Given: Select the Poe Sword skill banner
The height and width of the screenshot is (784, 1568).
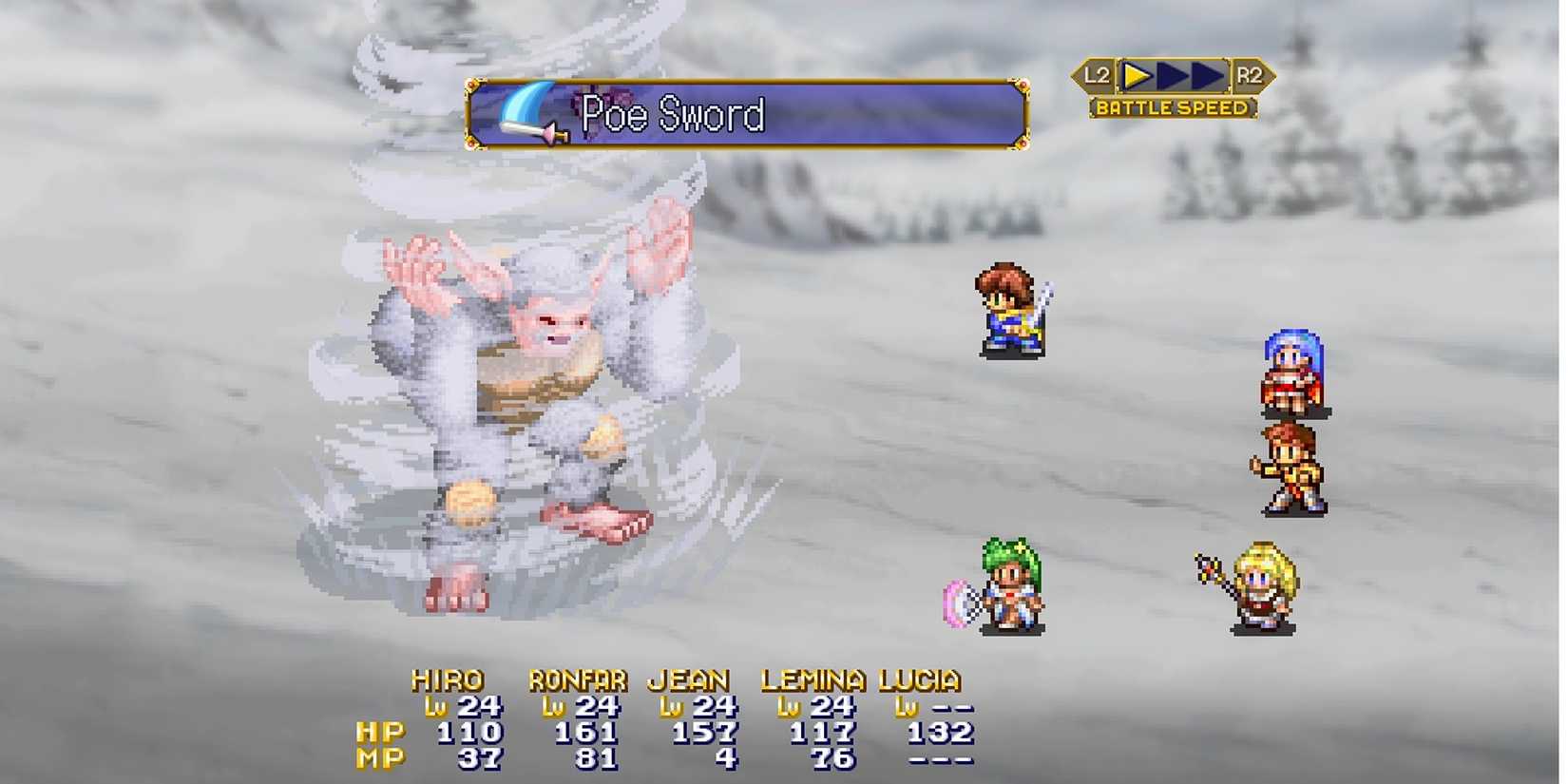Looking at the screenshot, I should (747, 114).
